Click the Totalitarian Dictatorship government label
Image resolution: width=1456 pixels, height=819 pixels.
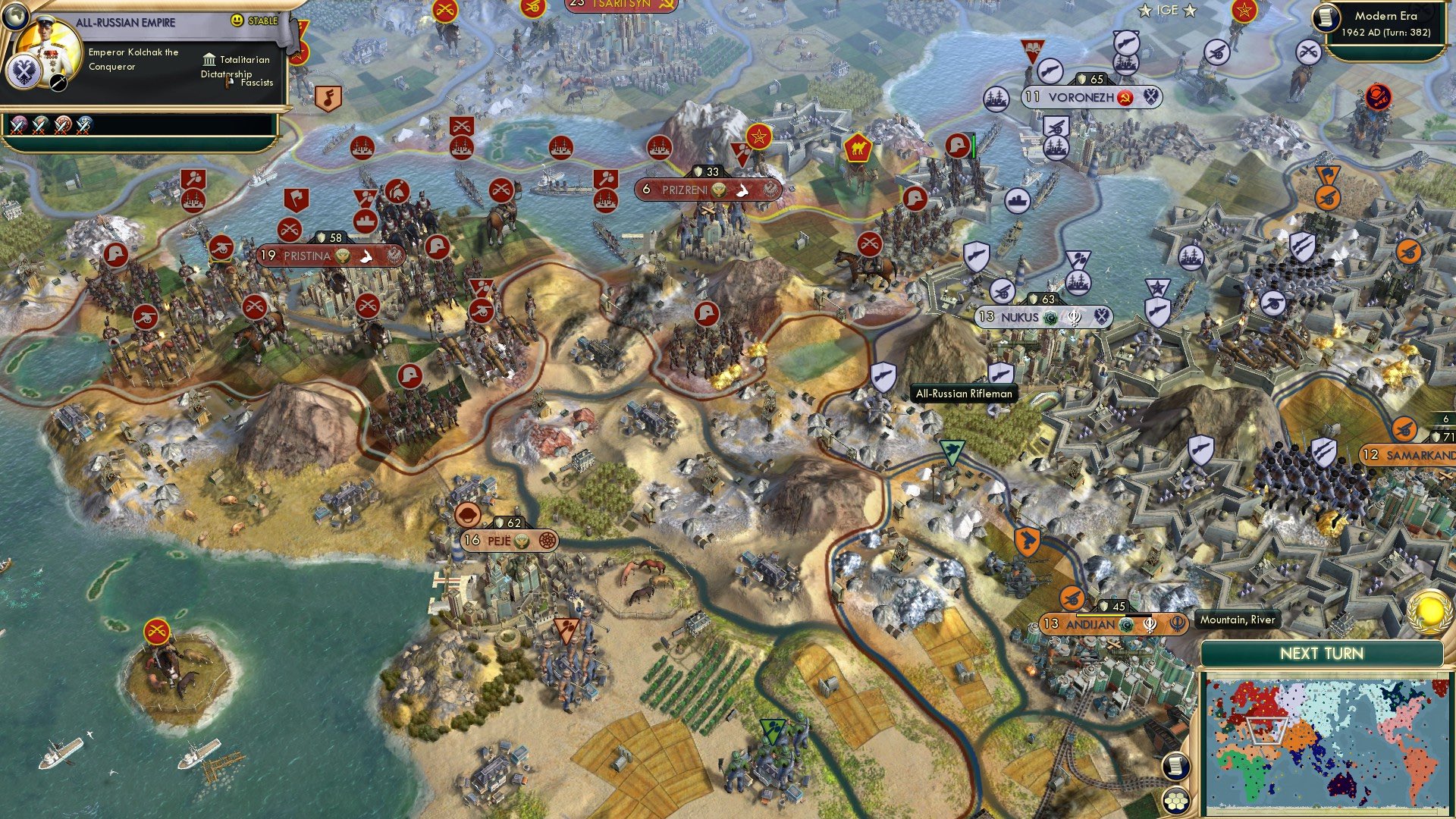click(x=237, y=67)
